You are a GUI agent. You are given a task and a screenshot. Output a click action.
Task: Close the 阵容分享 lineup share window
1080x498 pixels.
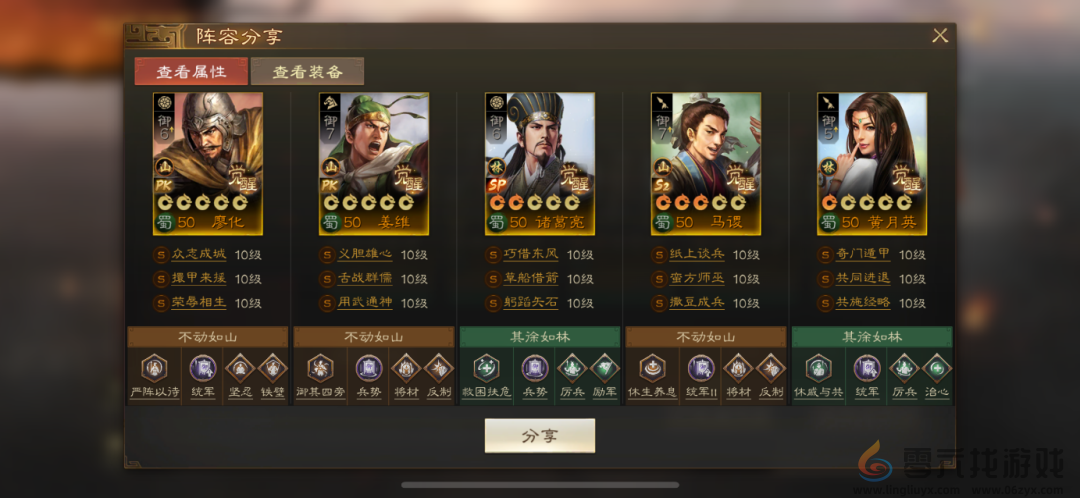pyautogui.click(x=940, y=36)
